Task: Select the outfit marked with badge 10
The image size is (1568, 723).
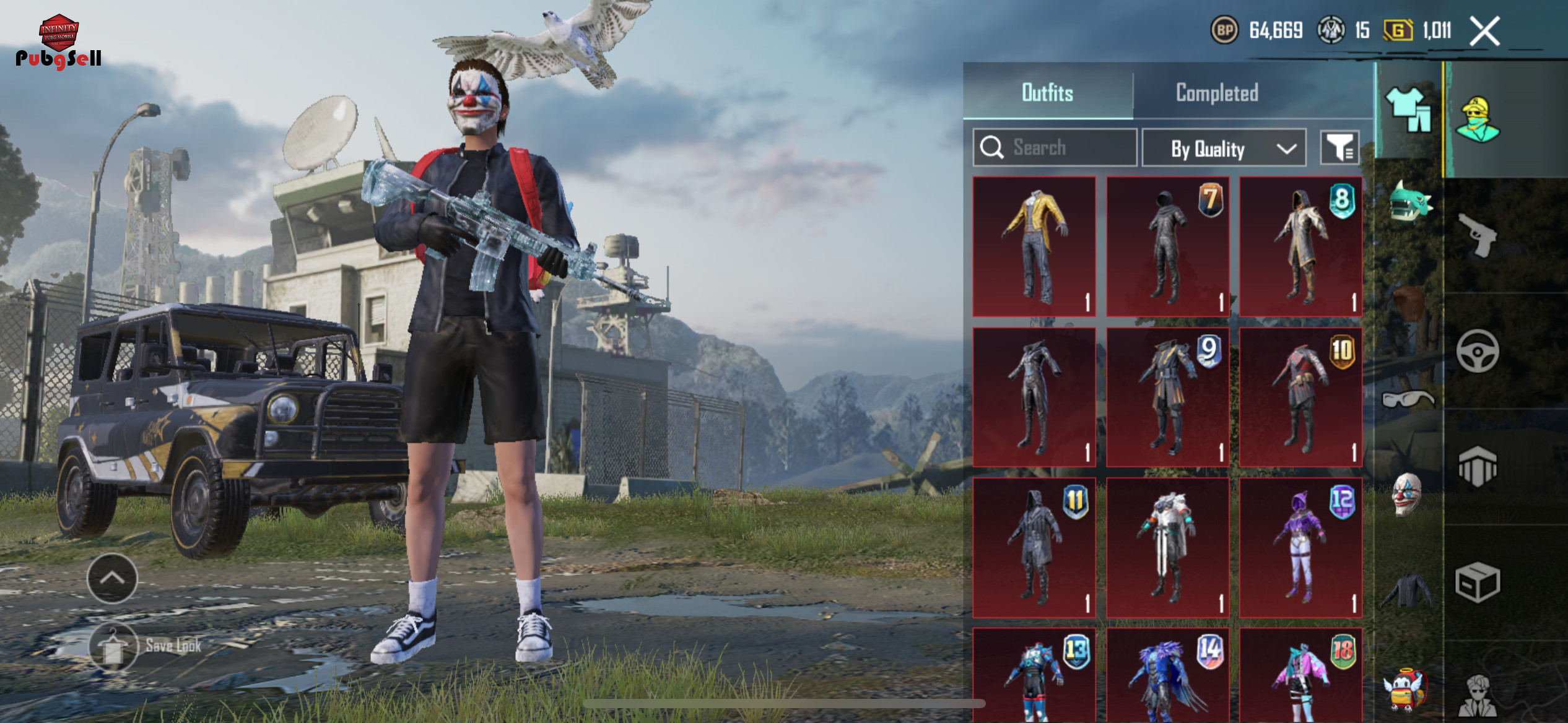Action: [x=1300, y=397]
